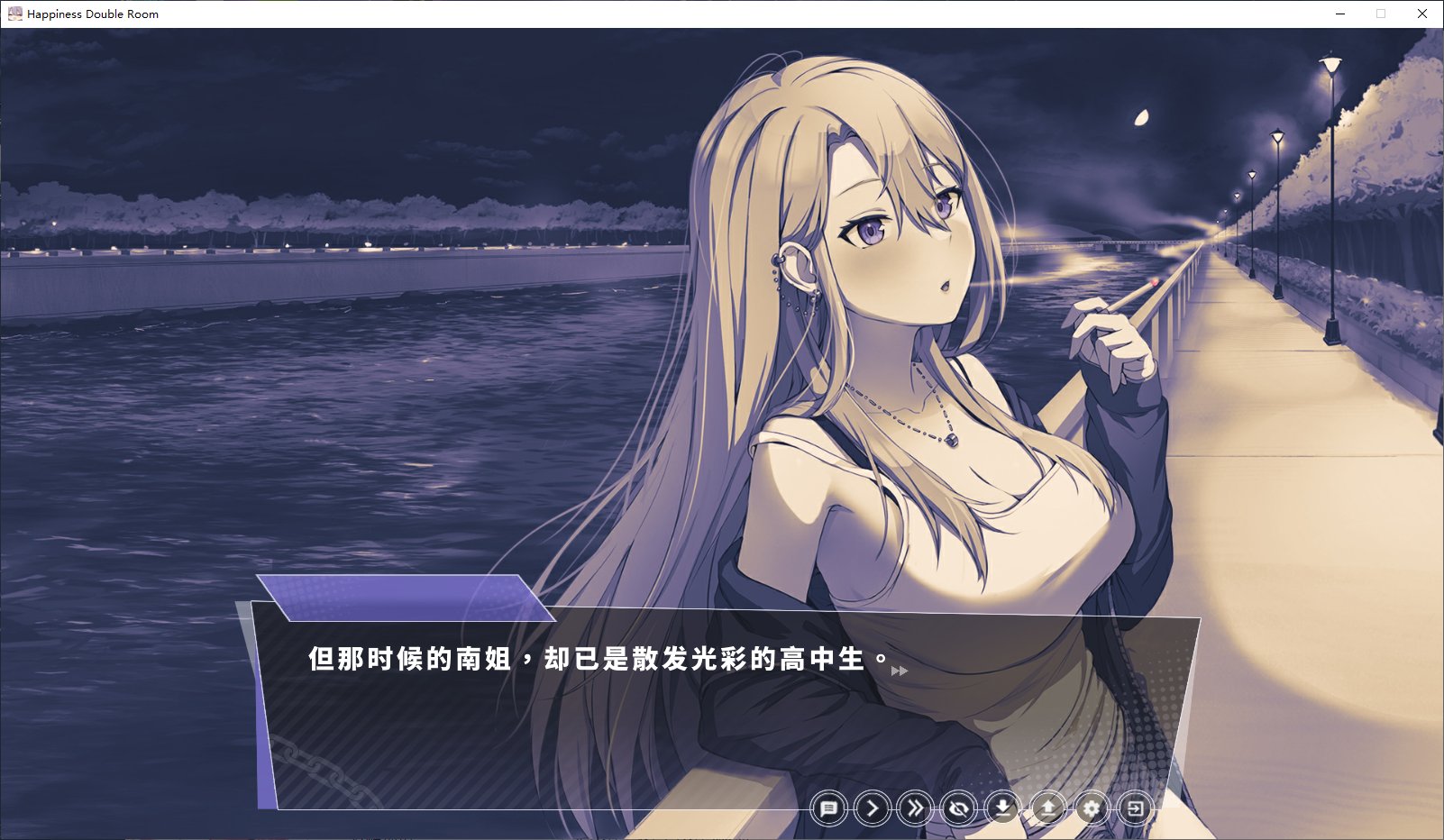Open the load game screen
The width and height of the screenshot is (1444, 840).
[x=1046, y=809]
